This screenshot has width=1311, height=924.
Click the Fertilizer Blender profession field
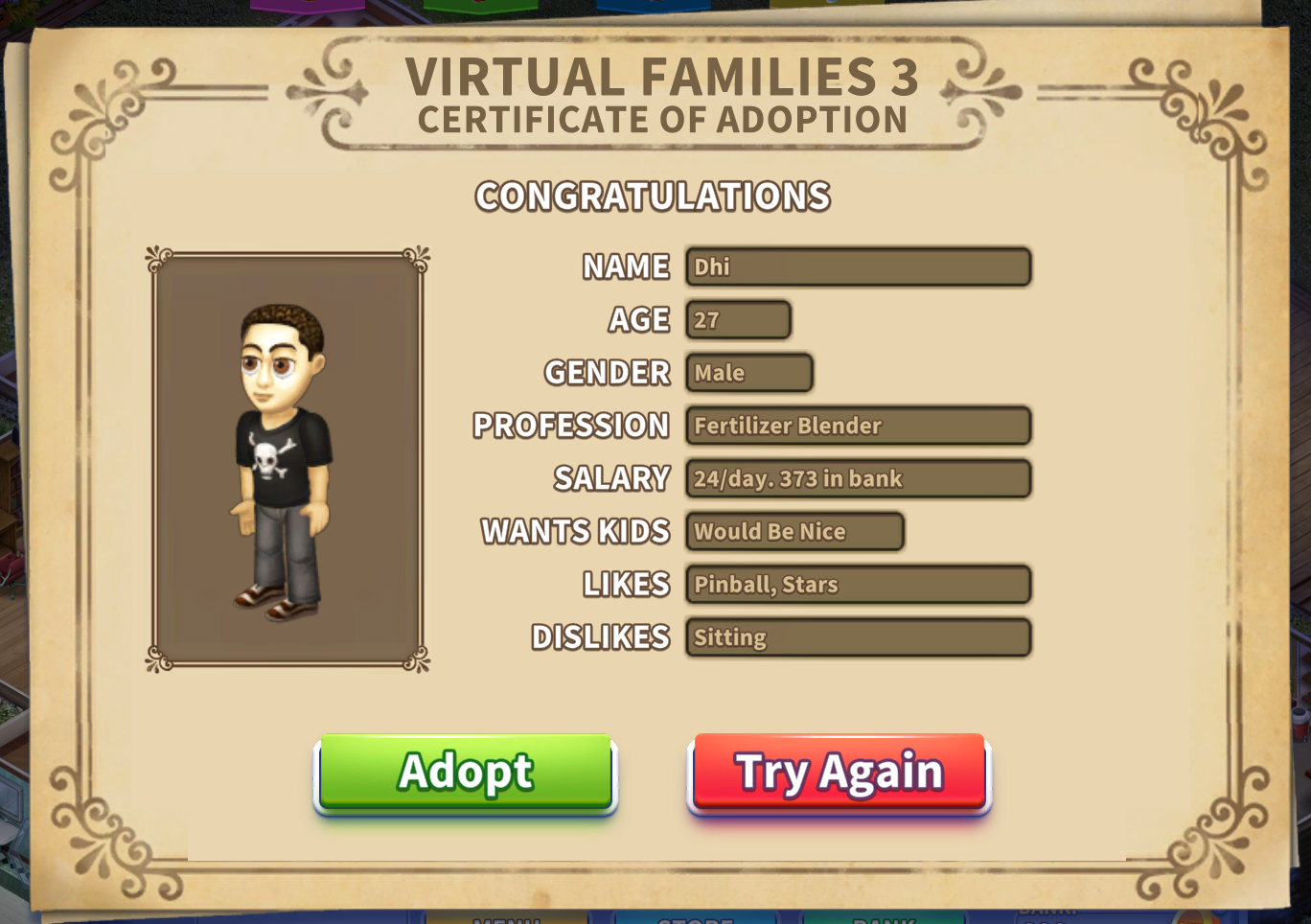tap(858, 426)
